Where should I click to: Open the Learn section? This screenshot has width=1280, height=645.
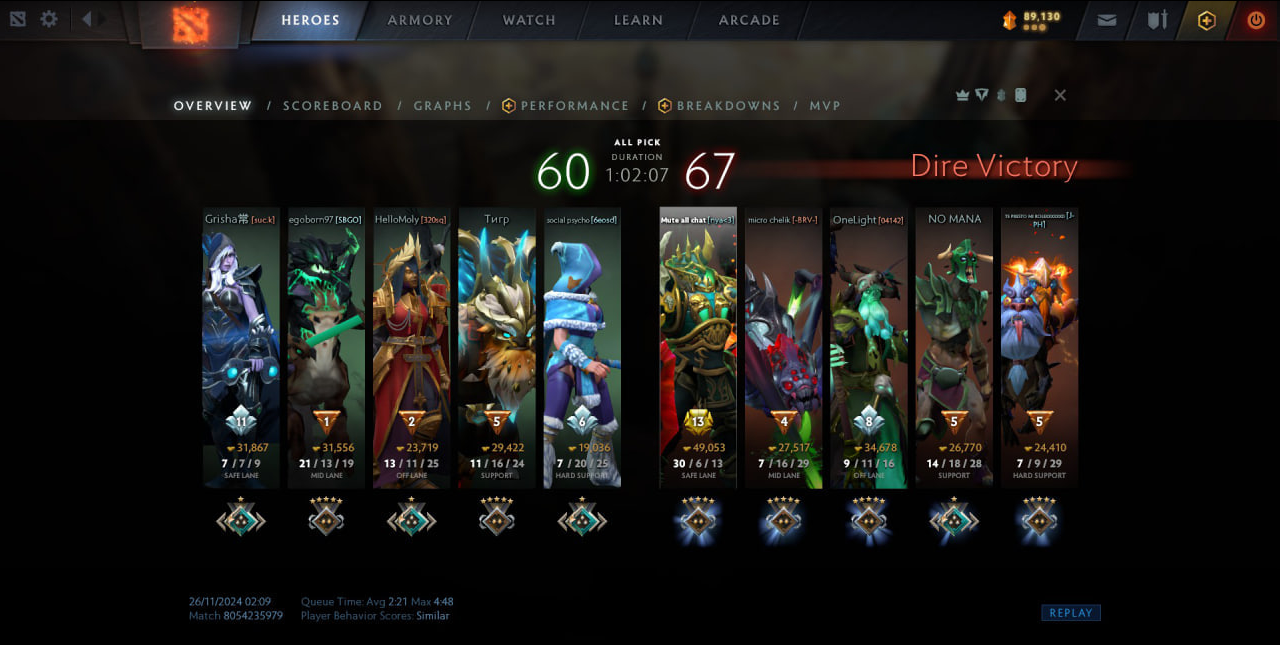click(x=638, y=20)
